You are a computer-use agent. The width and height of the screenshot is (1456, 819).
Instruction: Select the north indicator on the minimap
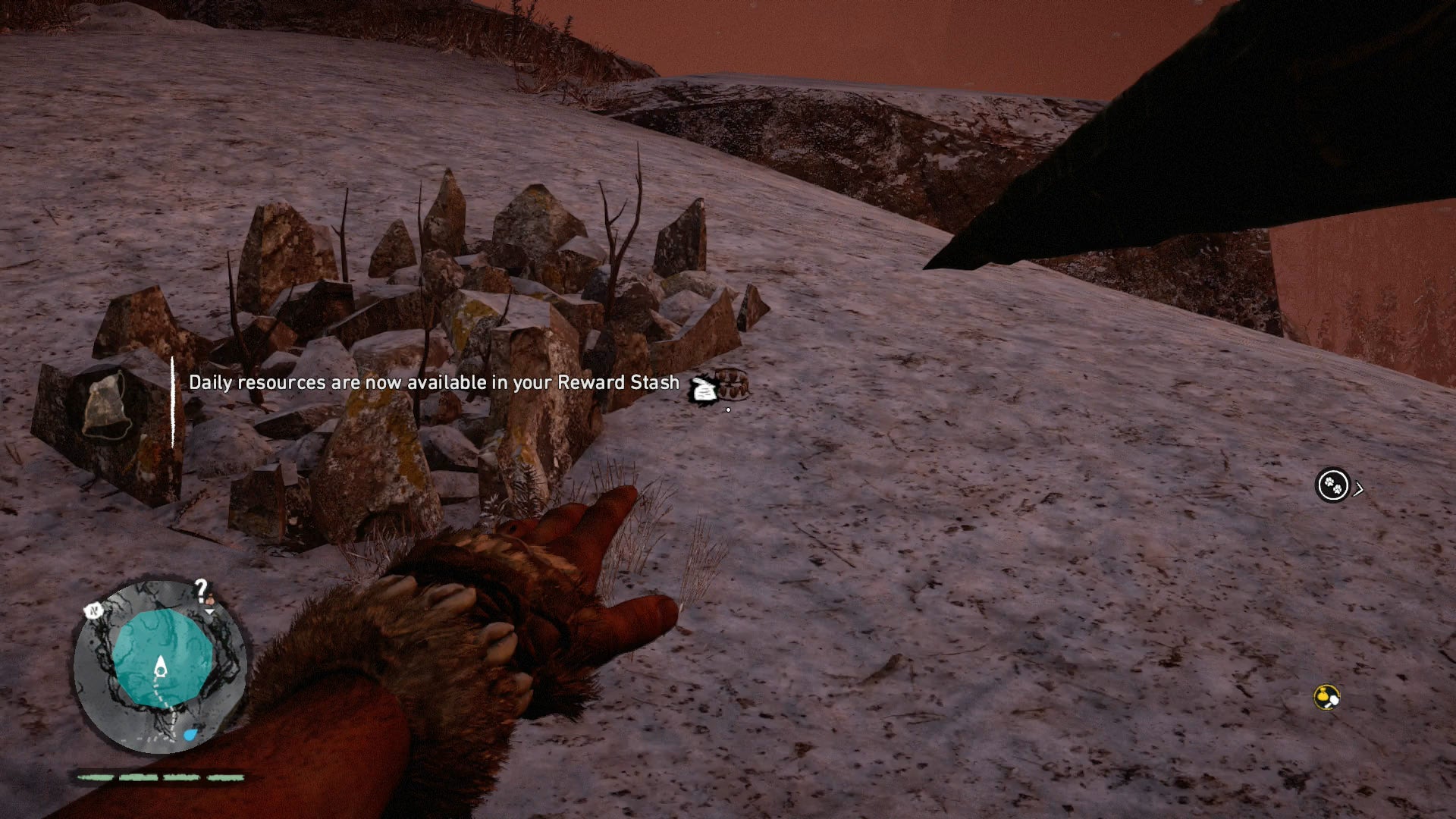pos(93,610)
